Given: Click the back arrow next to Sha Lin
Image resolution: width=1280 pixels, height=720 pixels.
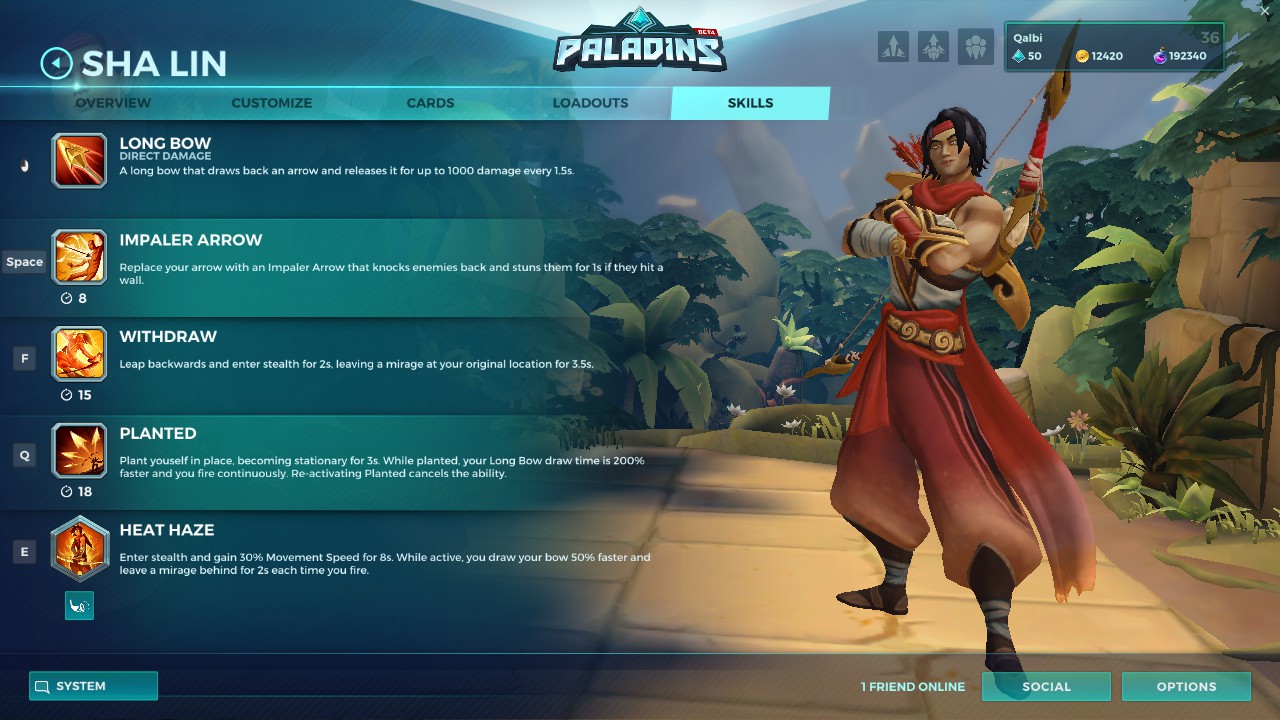Looking at the screenshot, I should 55,63.
